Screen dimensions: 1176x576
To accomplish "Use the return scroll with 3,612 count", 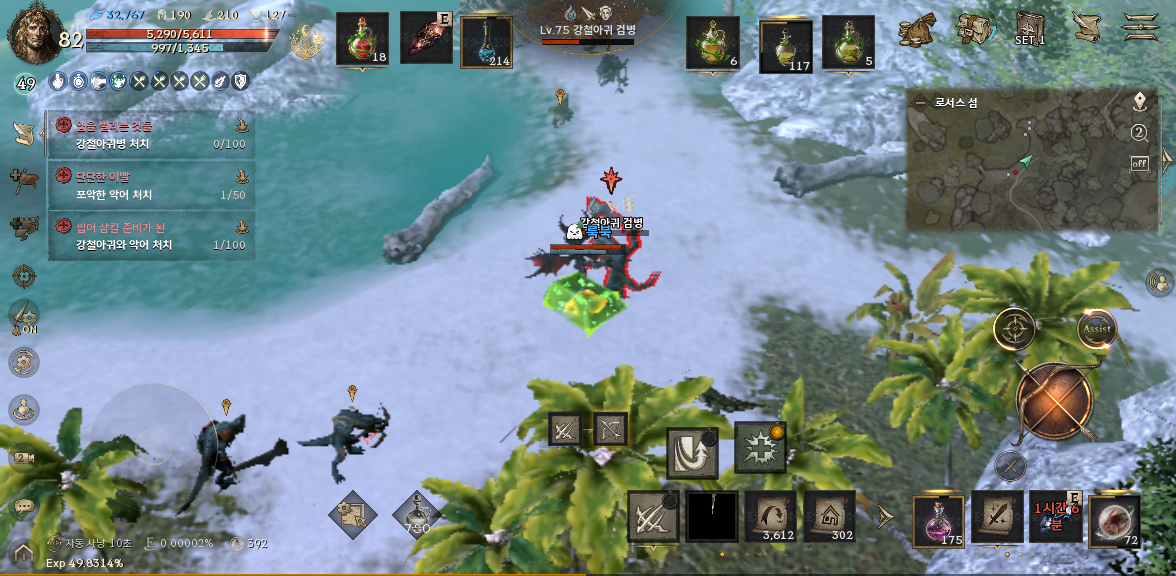I will [x=770, y=515].
